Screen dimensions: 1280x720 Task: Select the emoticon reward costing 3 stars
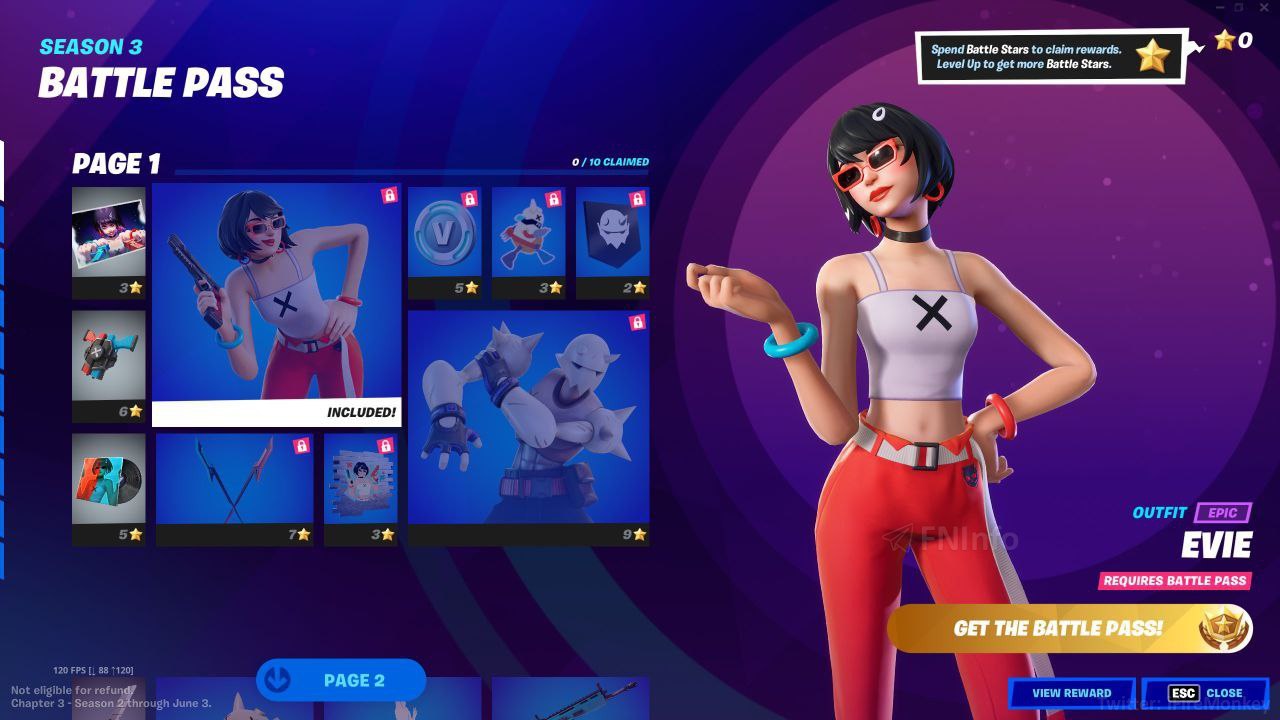coord(528,242)
